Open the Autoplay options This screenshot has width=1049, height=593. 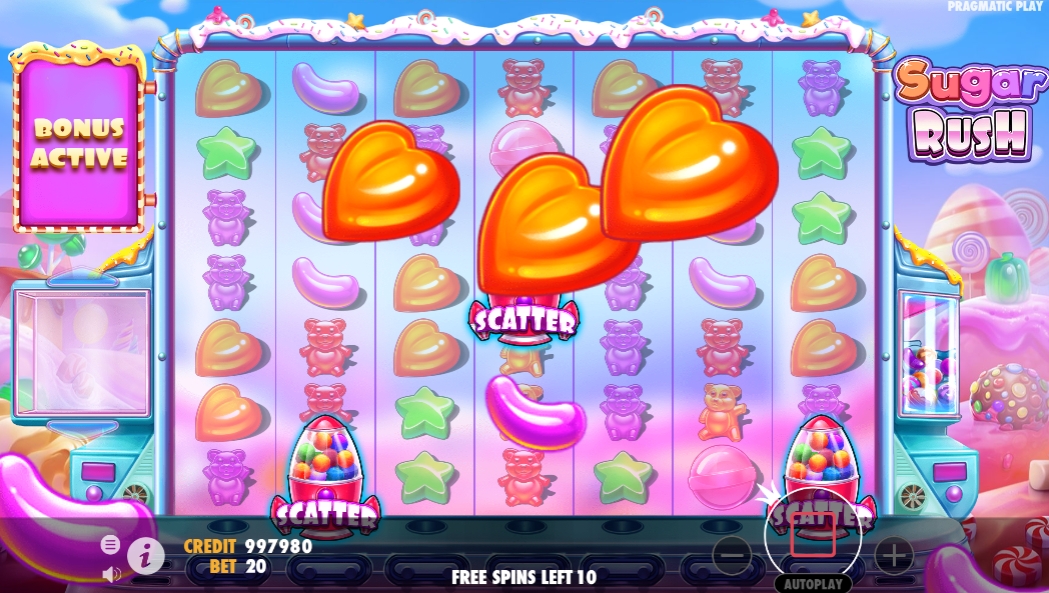[812, 583]
